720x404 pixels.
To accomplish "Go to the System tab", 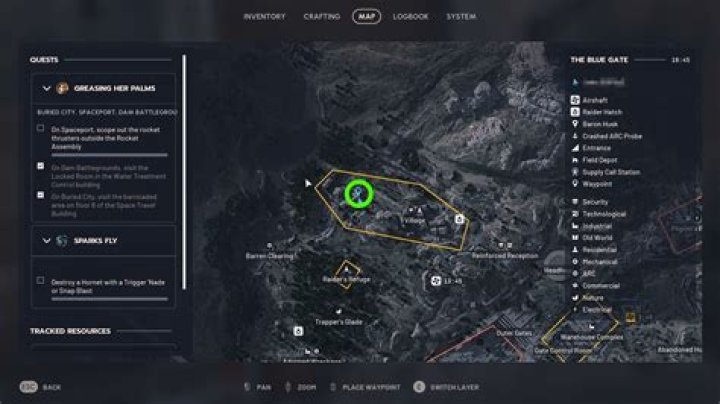I will 461,16.
